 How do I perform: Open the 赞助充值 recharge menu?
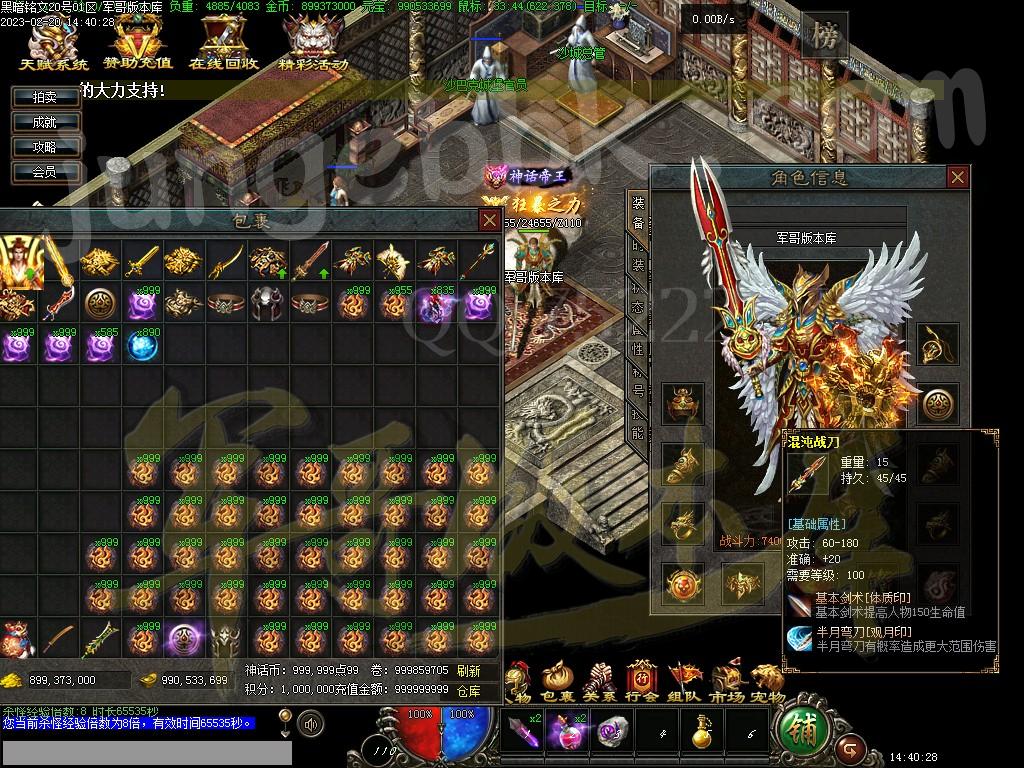point(138,46)
